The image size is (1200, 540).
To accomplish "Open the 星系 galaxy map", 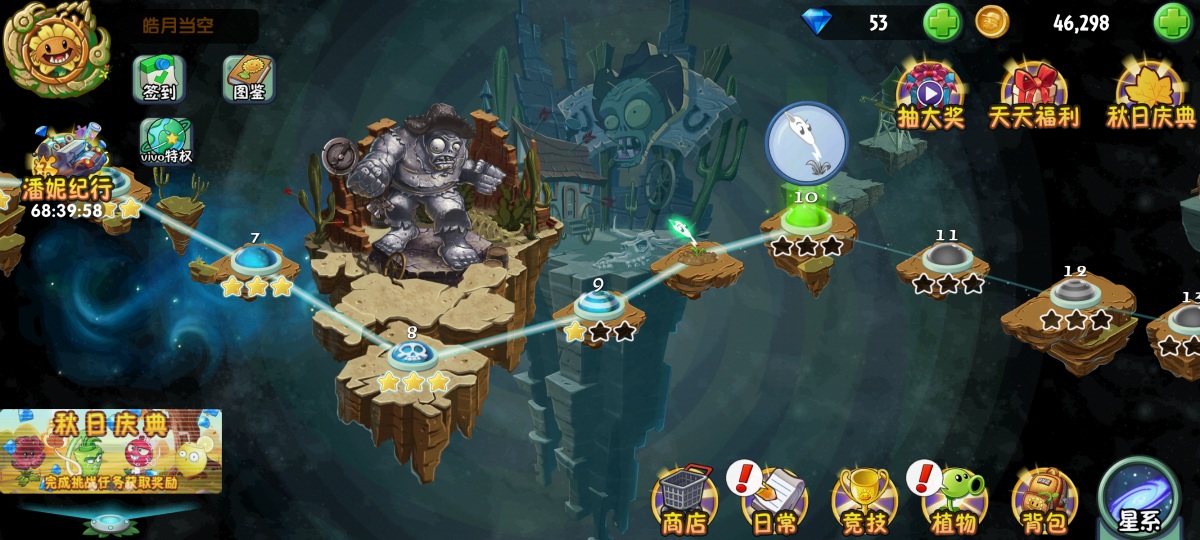I will pyautogui.click(x=1138, y=495).
